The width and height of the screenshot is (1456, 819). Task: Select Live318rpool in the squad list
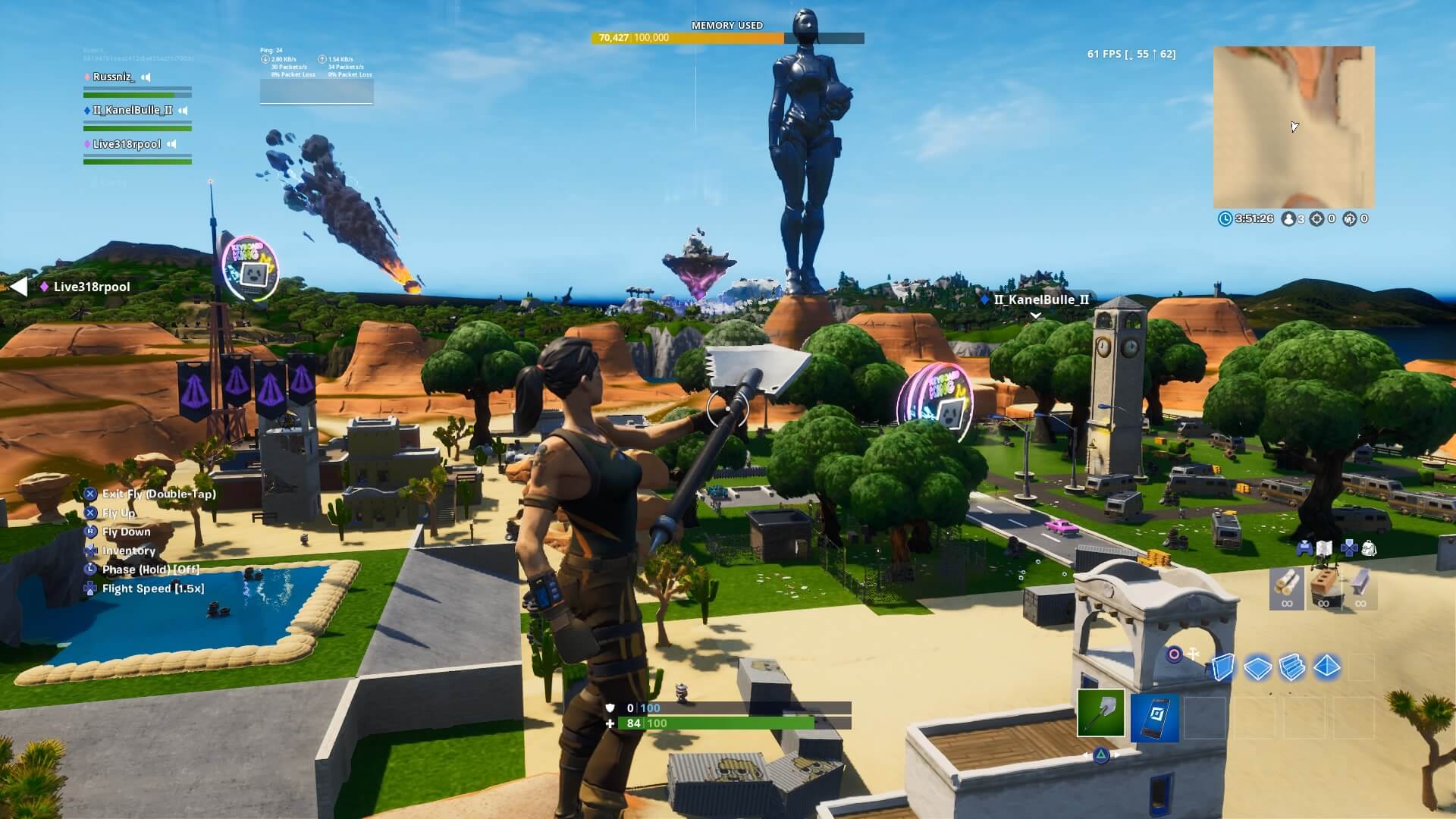[127, 144]
